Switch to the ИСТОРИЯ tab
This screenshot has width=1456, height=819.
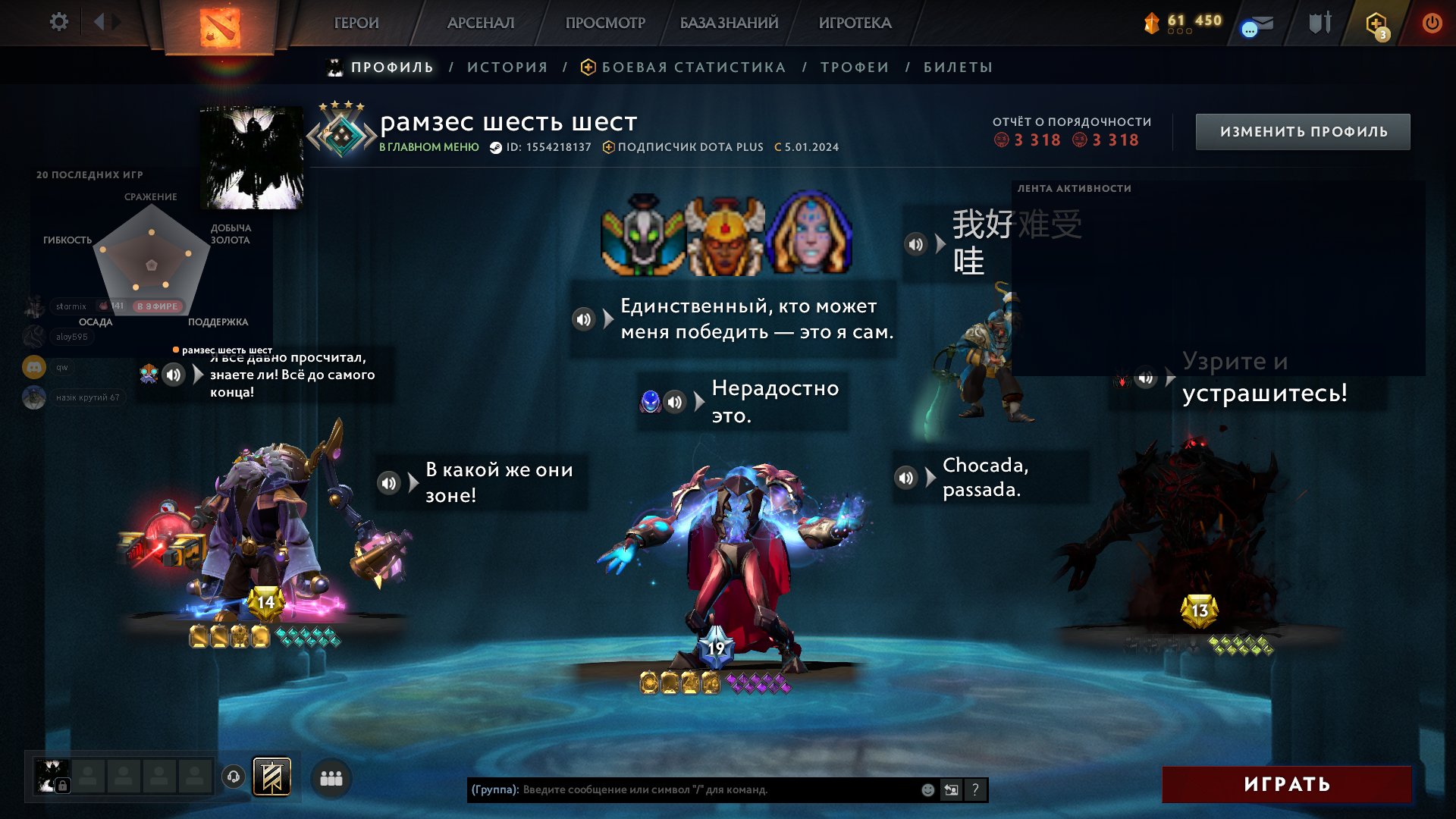point(509,67)
